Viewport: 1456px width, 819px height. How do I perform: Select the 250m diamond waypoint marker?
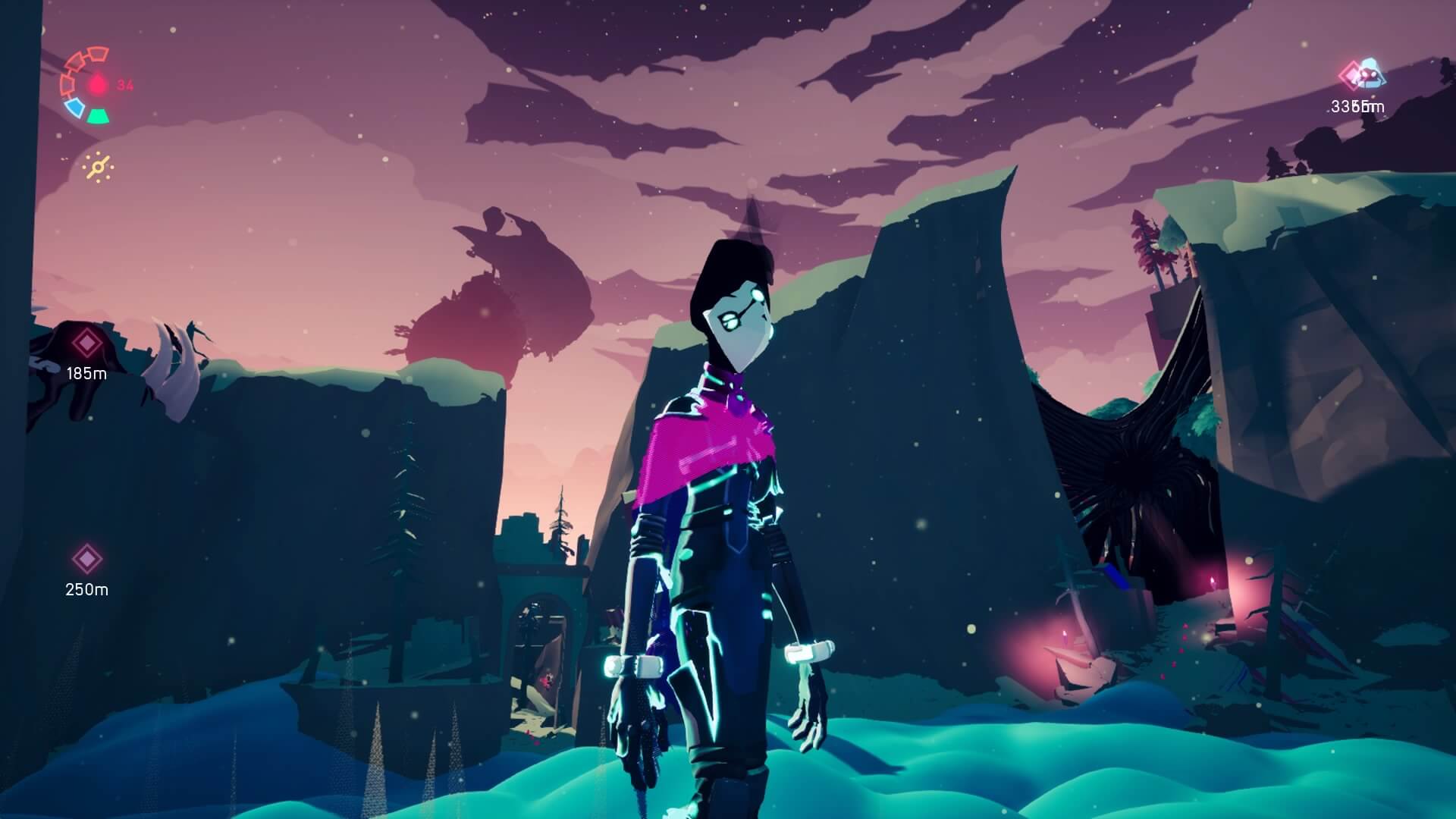[x=87, y=559]
